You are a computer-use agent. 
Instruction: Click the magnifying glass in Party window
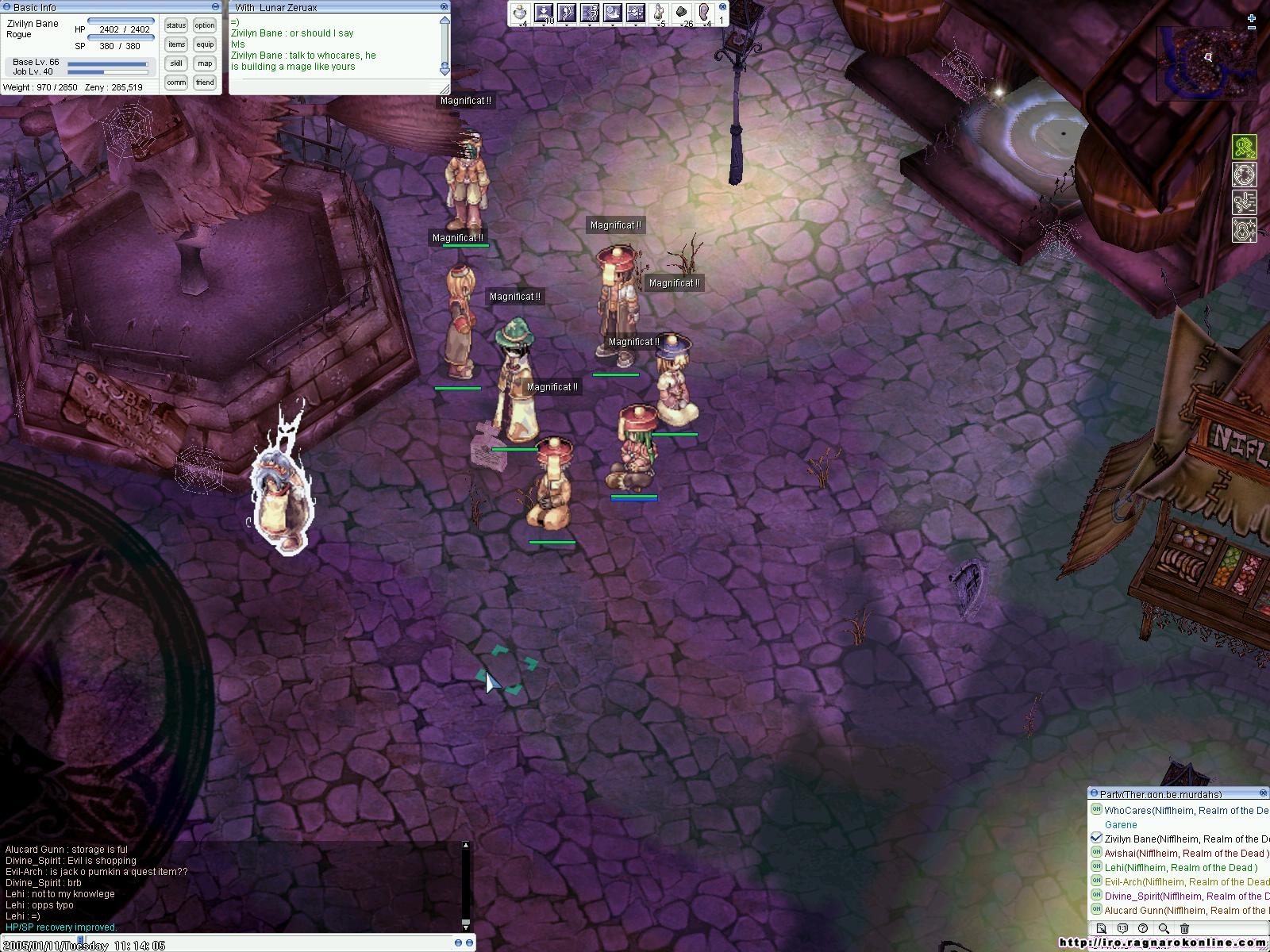pos(1164,928)
